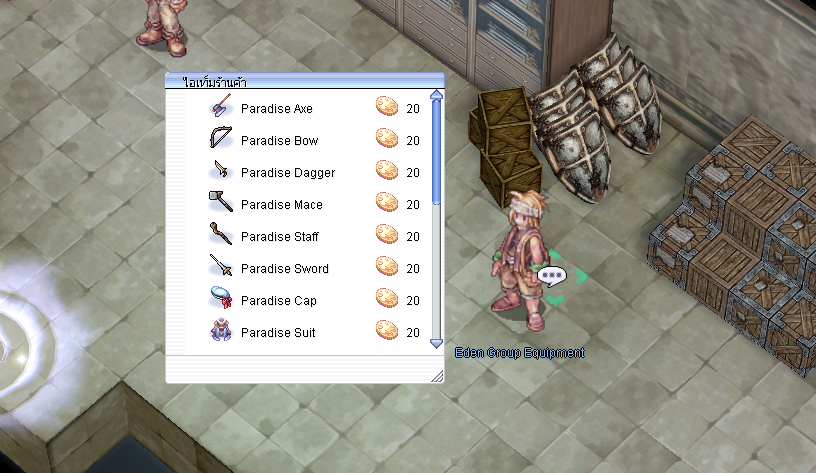This screenshot has height=473, width=816.
Task: Pick Paradise Suit from the list
Action: pos(278,332)
